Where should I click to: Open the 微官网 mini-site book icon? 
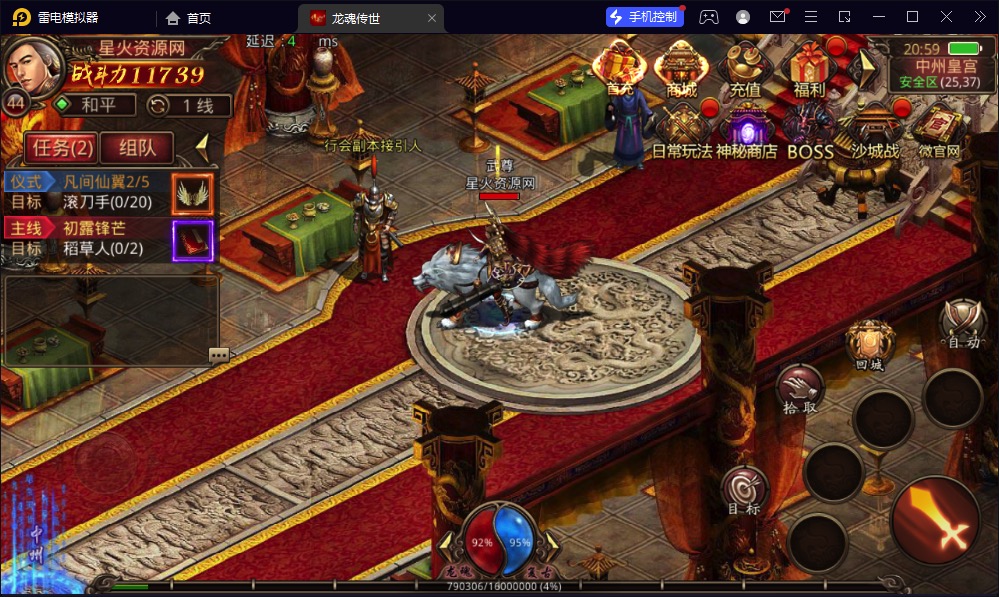[938, 132]
